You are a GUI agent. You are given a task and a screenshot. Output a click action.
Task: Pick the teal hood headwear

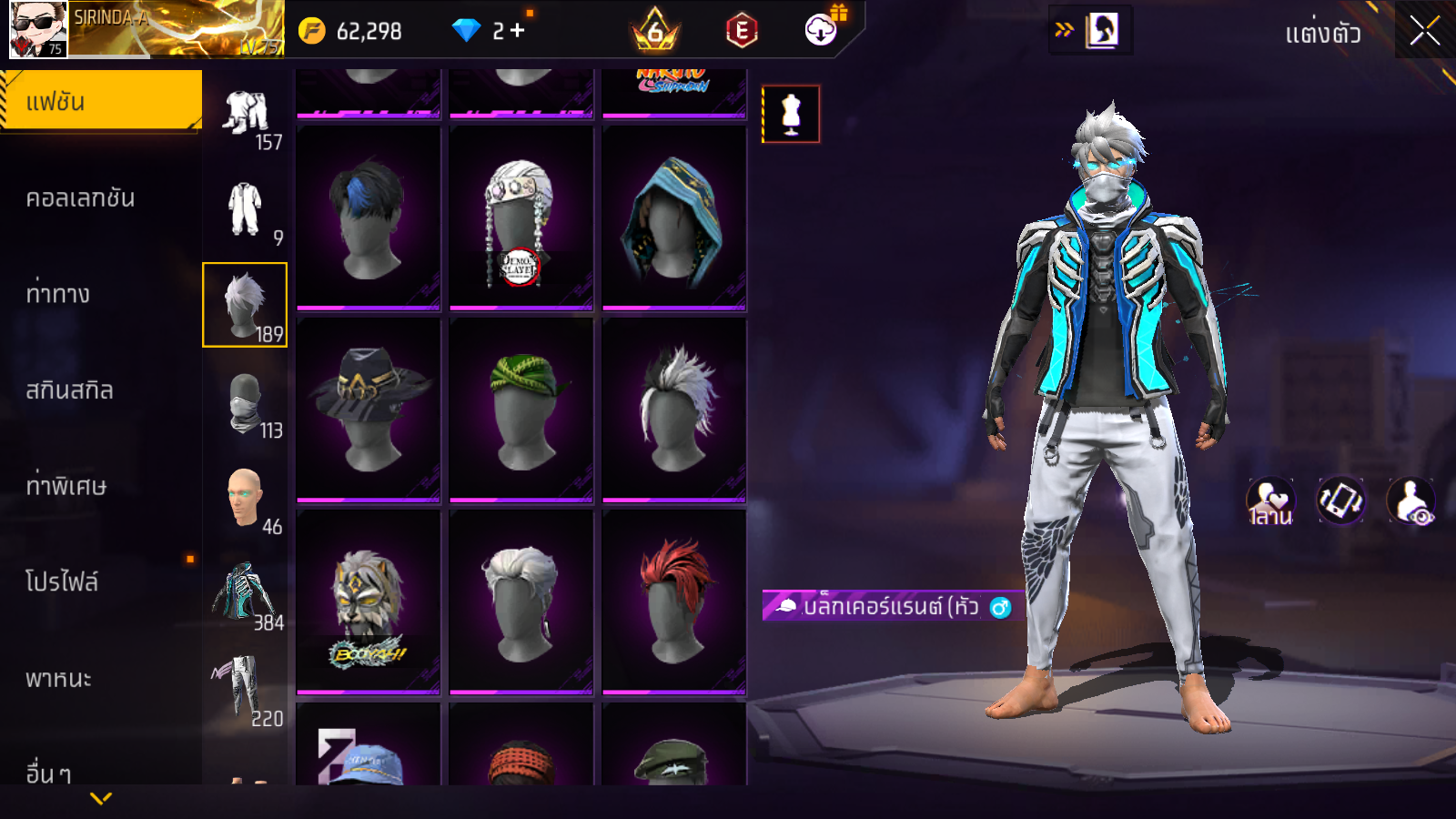tap(674, 218)
